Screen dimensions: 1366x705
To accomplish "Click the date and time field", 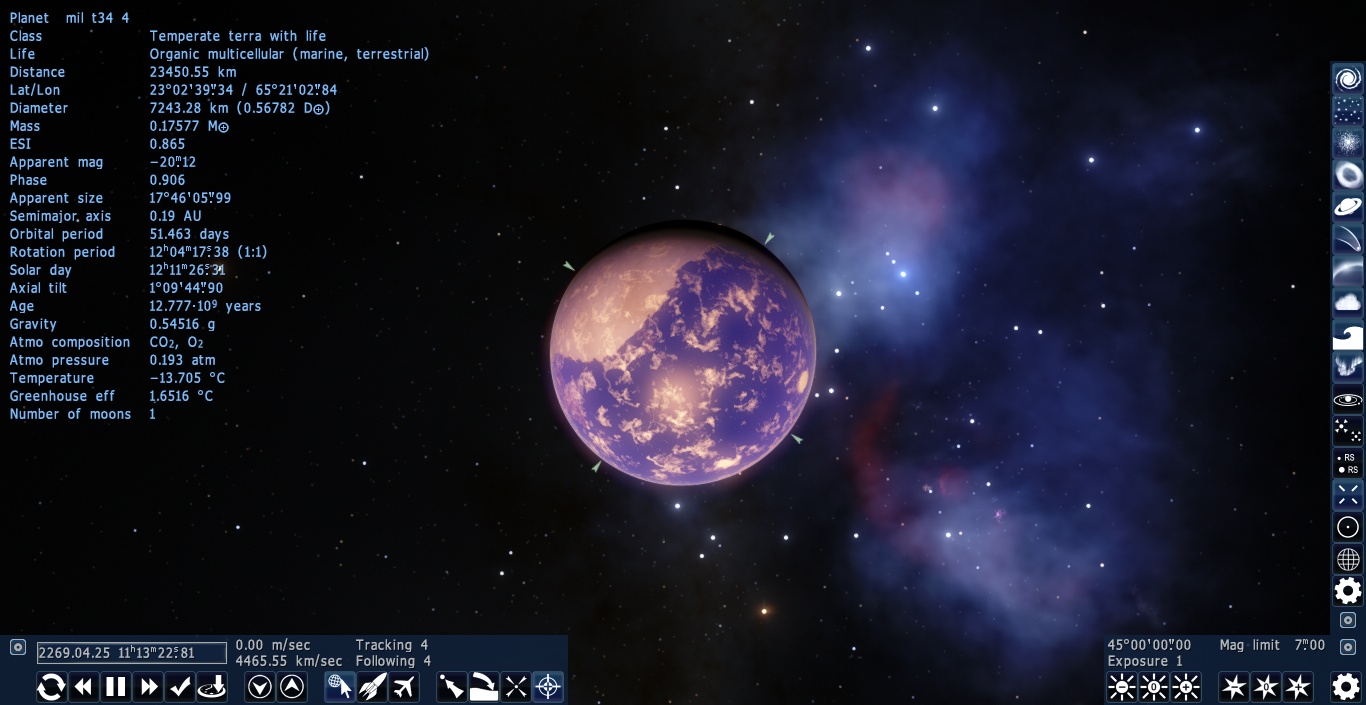I will pos(132,653).
